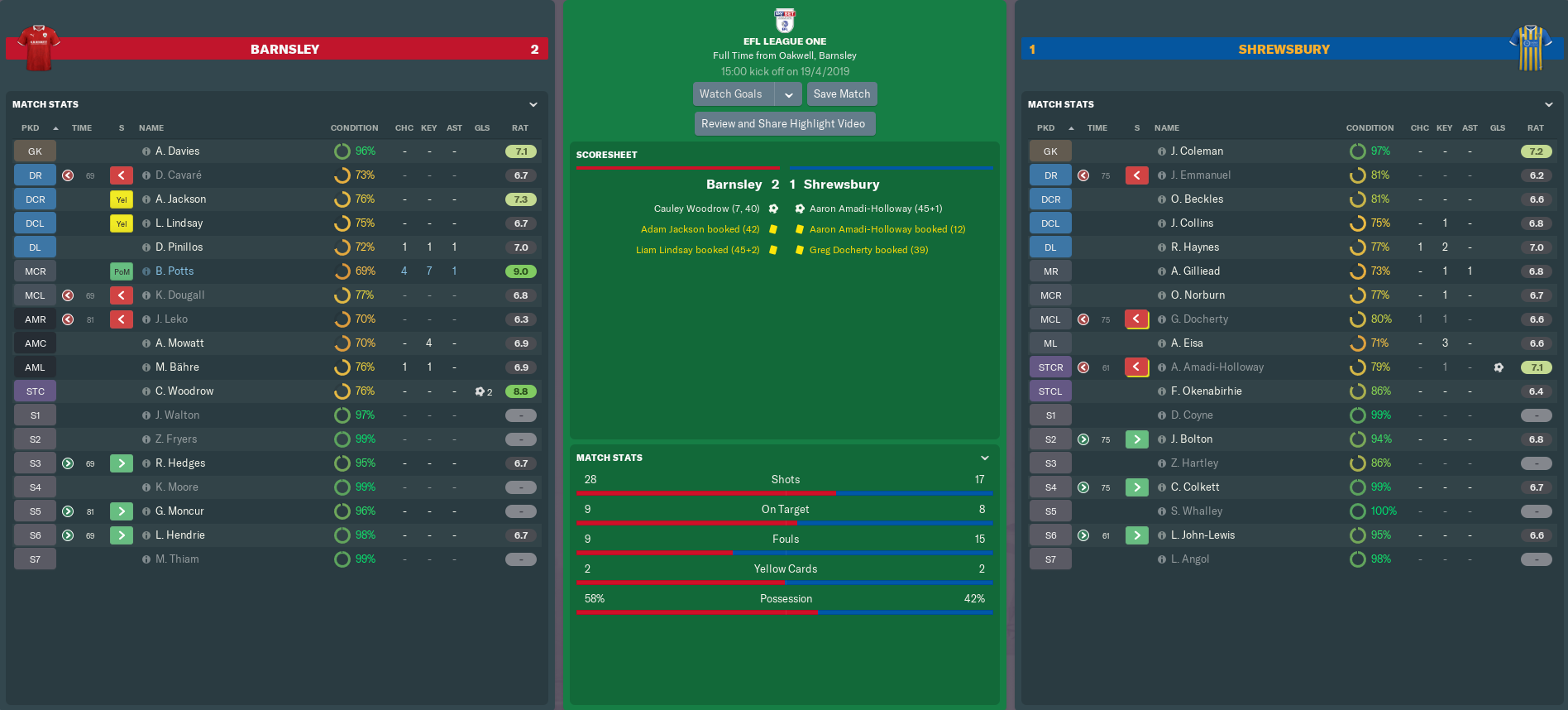The width and height of the screenshot is (1568, 710).
Task: Show the info icon for A. Mowatt
Action: pyautogui.click(x=146, y=343)
